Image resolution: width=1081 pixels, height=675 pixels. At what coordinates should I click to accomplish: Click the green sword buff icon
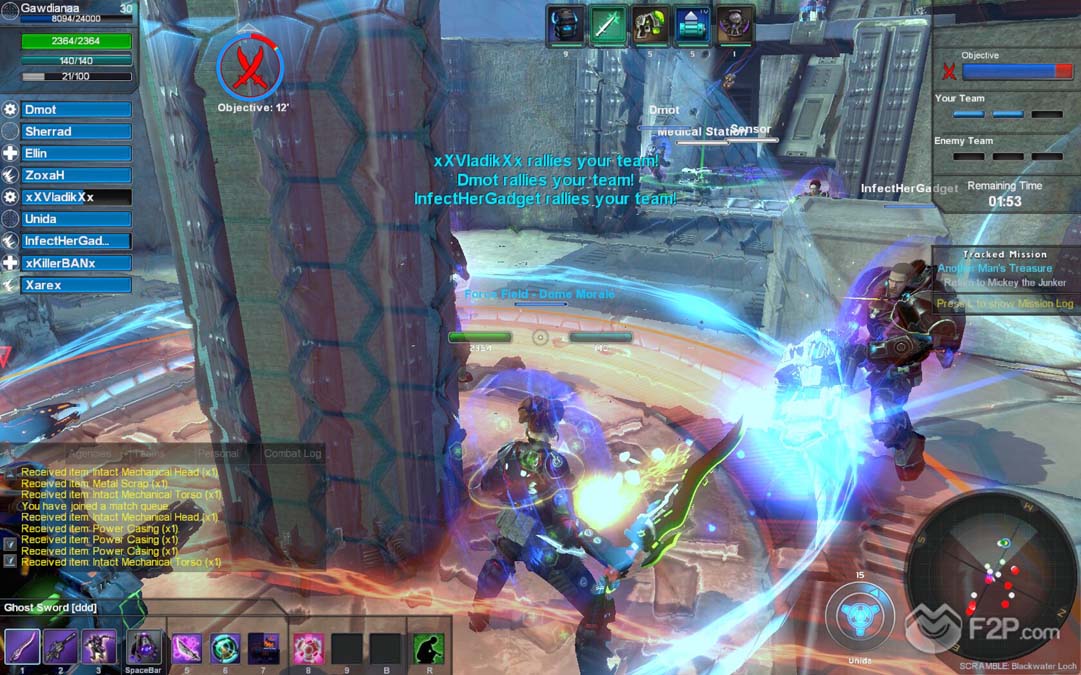[607, 25]
